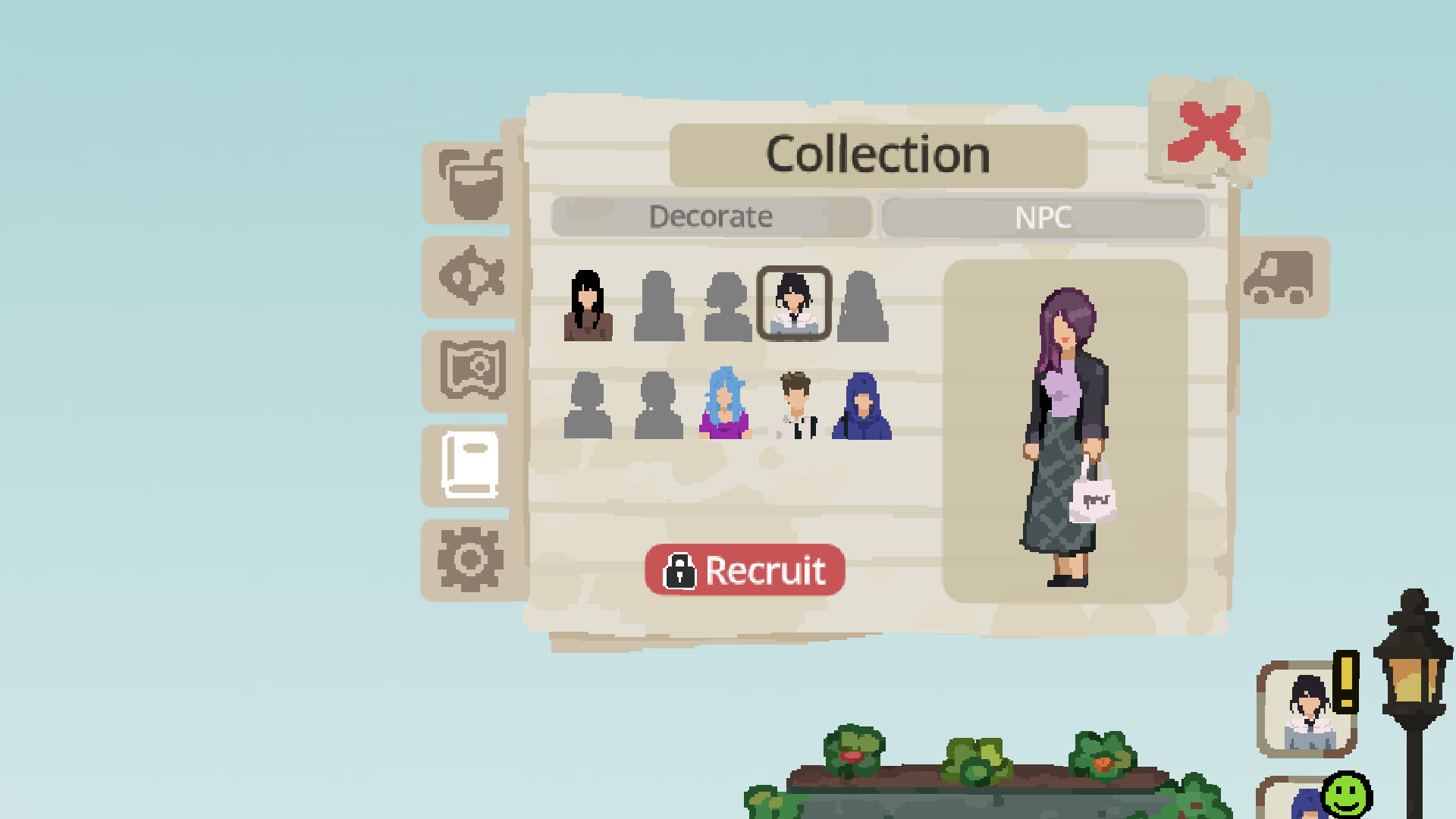
Task: Select the blue-haired NPC in purple top
Action: coord(724,407)
